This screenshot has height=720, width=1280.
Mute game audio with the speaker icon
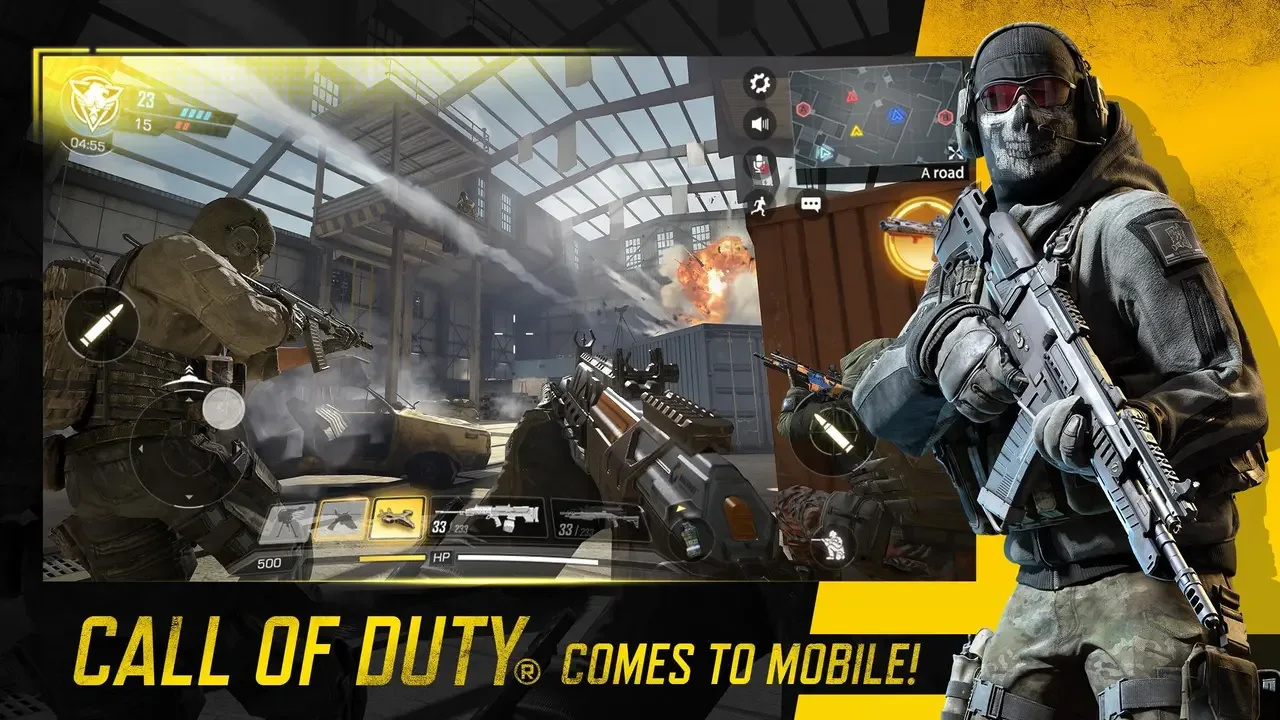(x=759, y=123)
